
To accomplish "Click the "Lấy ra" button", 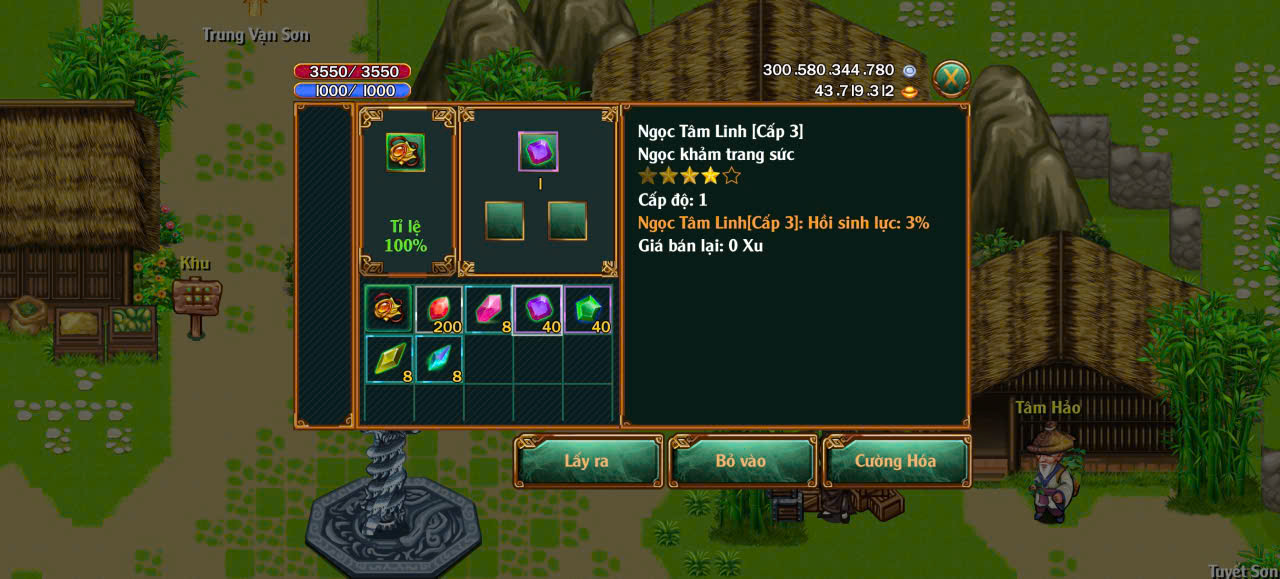I will (x=588, y=461).
